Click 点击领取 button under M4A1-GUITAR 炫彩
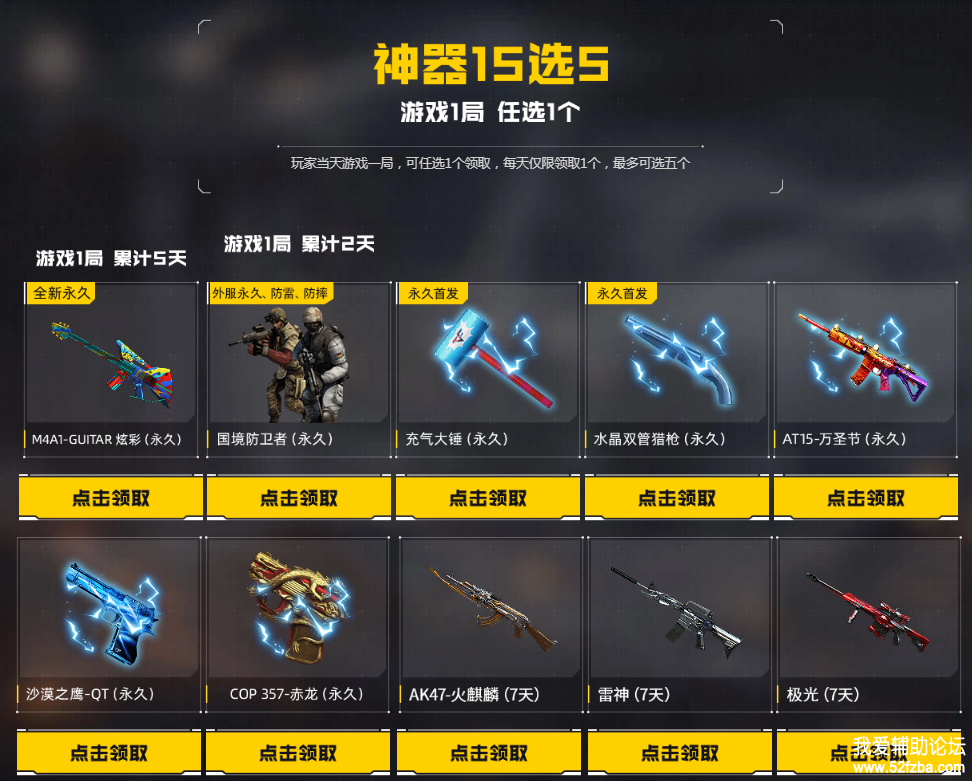This screenshot has width=972, height=781. click(x=111, y=498)
